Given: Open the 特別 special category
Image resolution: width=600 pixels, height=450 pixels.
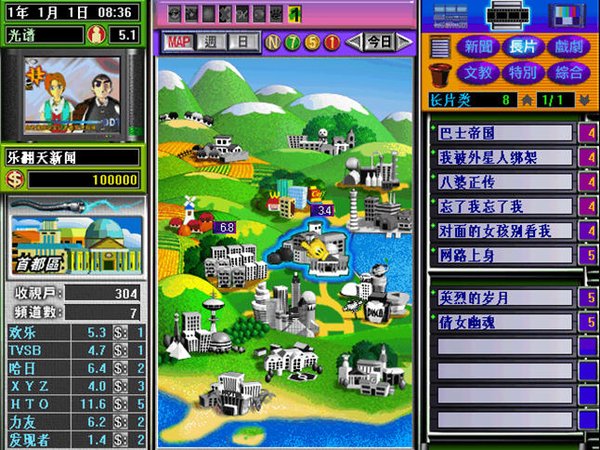Looking at the screenshot, I should (523, 73).
